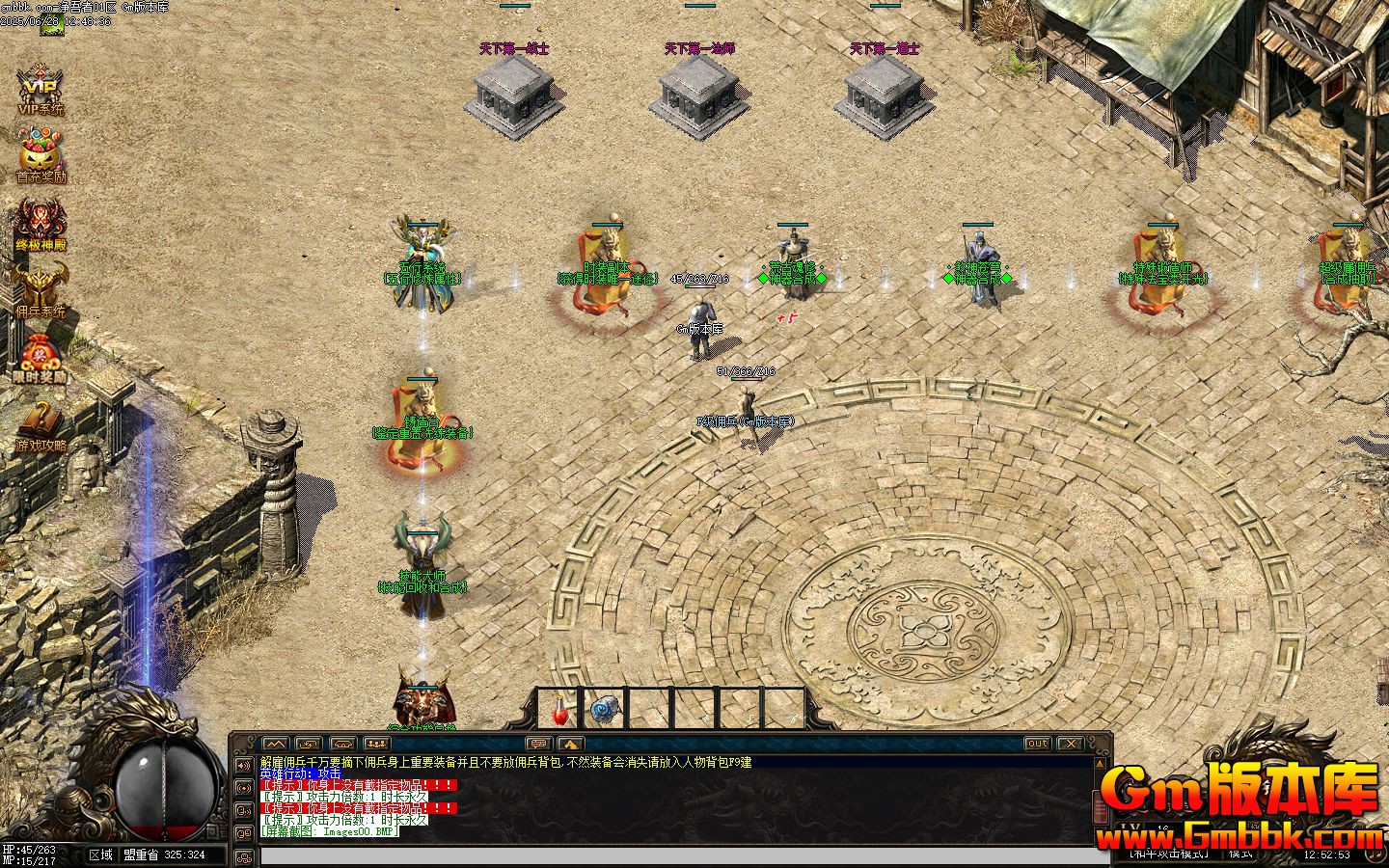
Task: Select the blue scroll hotbar slot
Action: coord(604,711)
